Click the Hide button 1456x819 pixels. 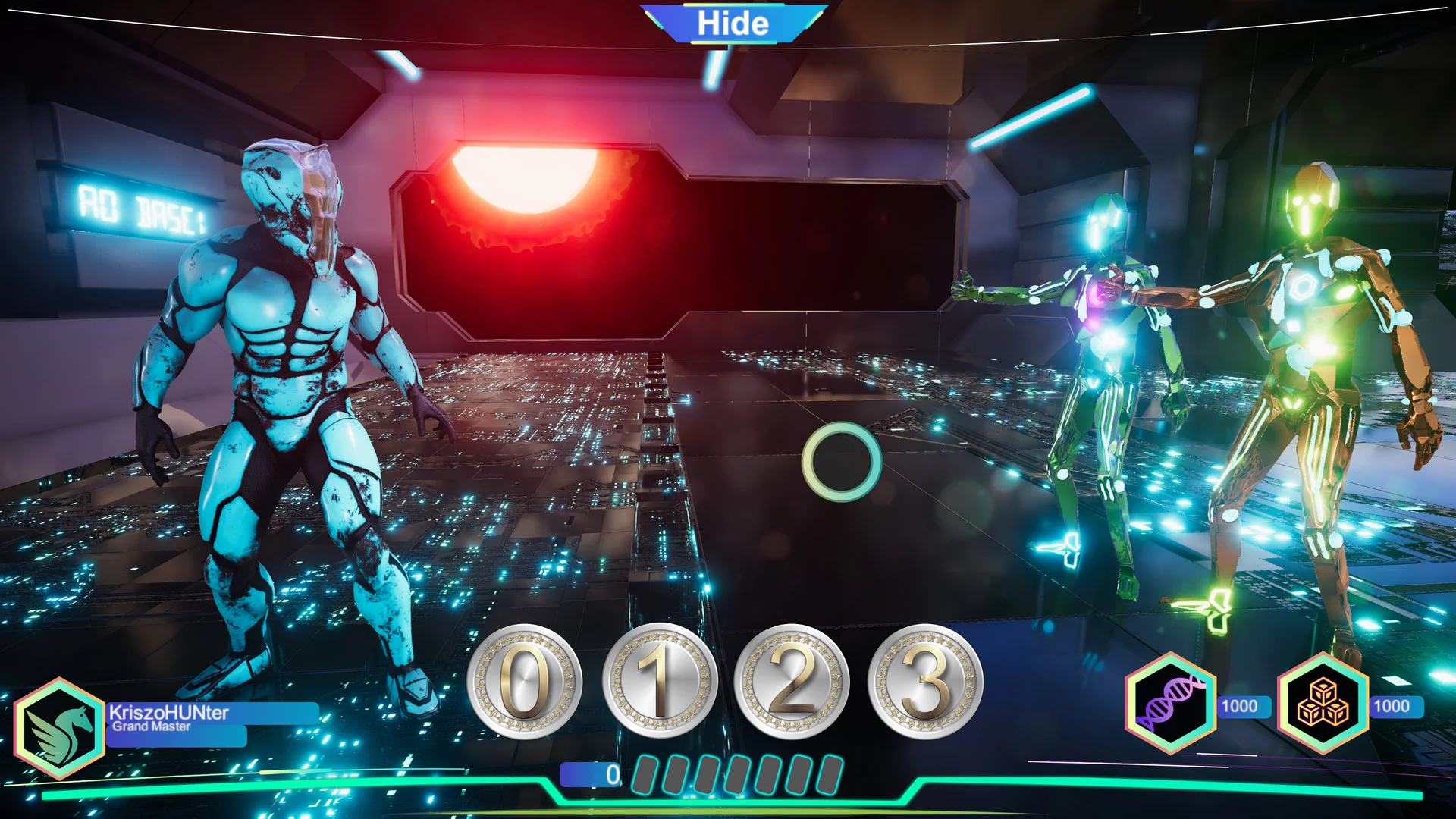click(733, 24)
